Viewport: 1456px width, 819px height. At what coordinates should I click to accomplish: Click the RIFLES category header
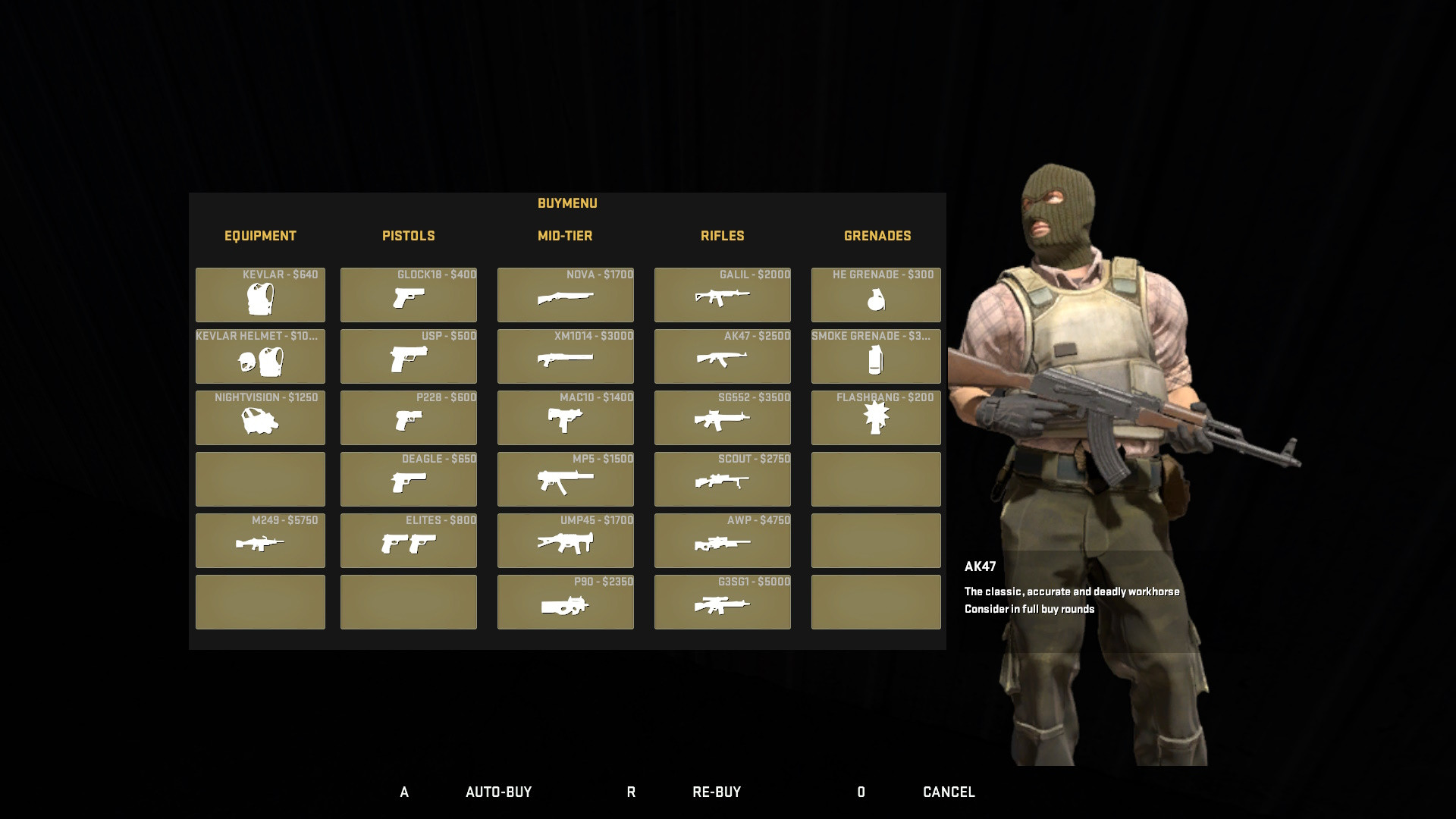tap(722, 236)
